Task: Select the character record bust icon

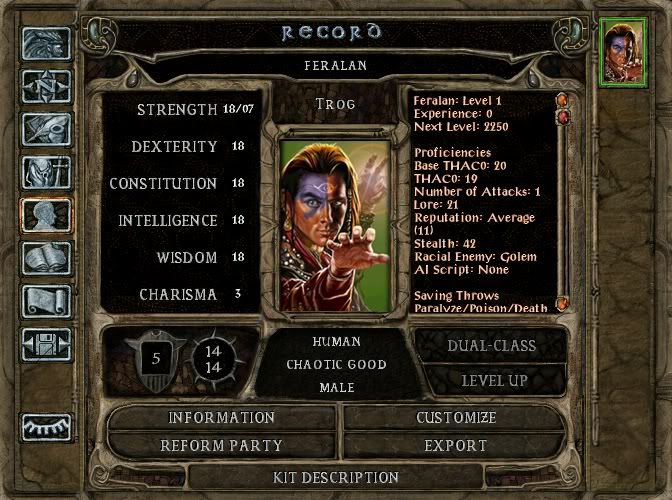Action: click(46, 216)
